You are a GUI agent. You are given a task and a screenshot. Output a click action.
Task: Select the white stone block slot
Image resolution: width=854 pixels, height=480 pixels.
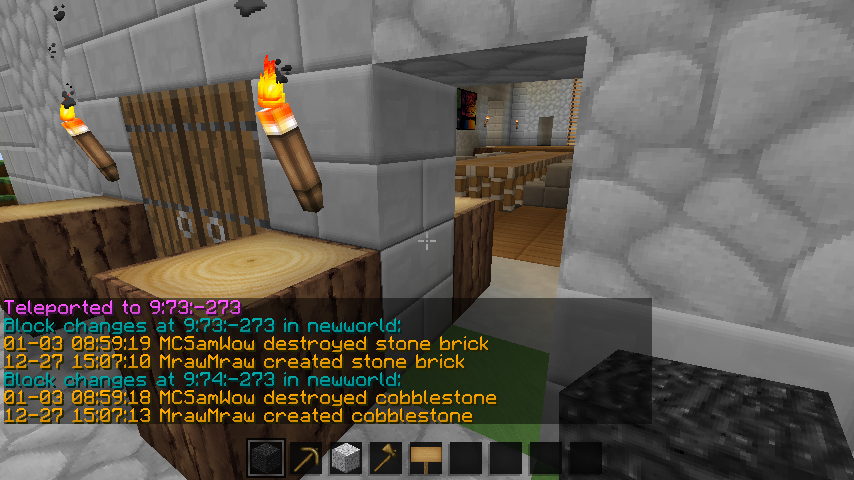point(346,459)
